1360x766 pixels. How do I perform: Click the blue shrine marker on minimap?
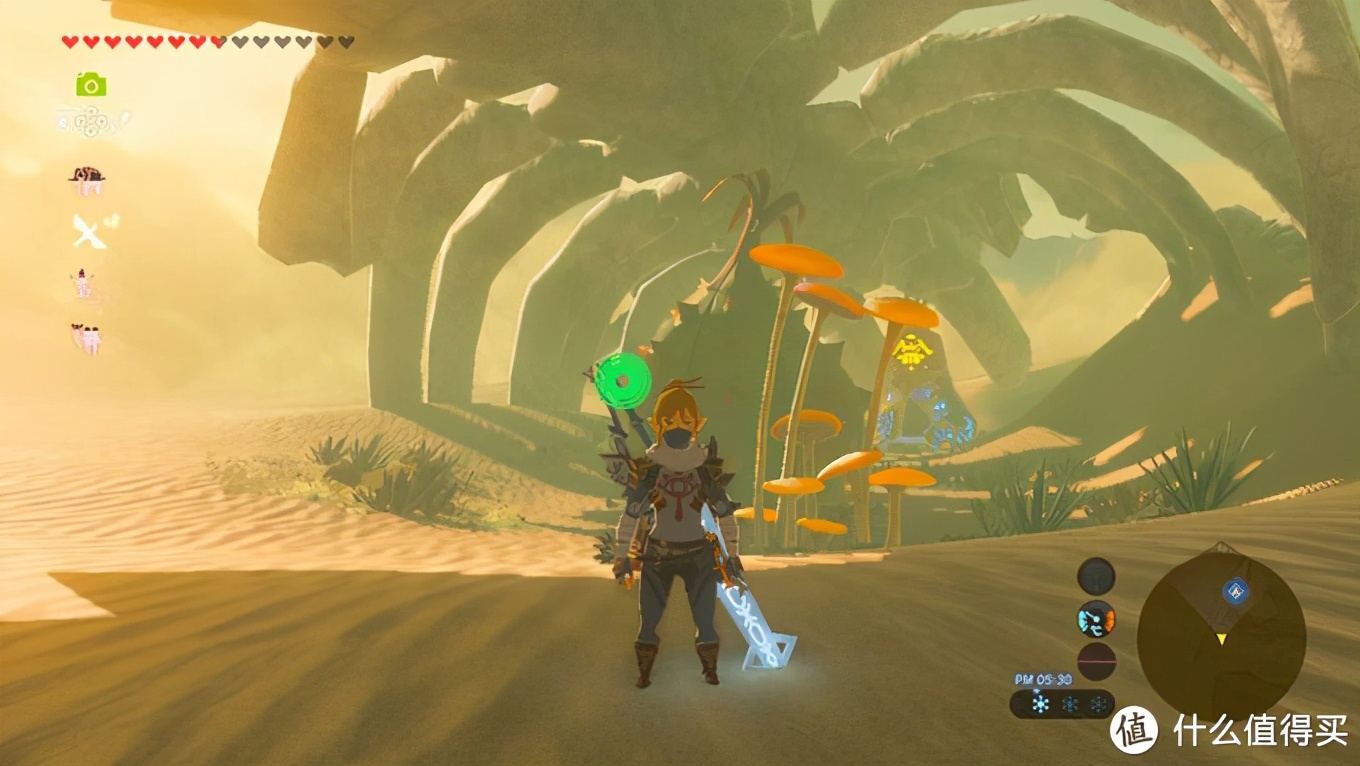point(1236,591)
